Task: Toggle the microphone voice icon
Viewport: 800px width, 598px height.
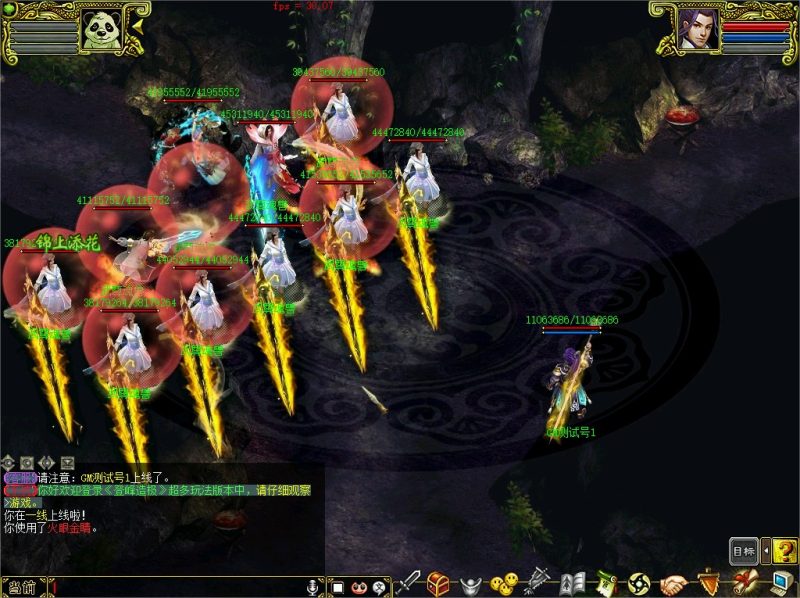Action: coord(313,587)
